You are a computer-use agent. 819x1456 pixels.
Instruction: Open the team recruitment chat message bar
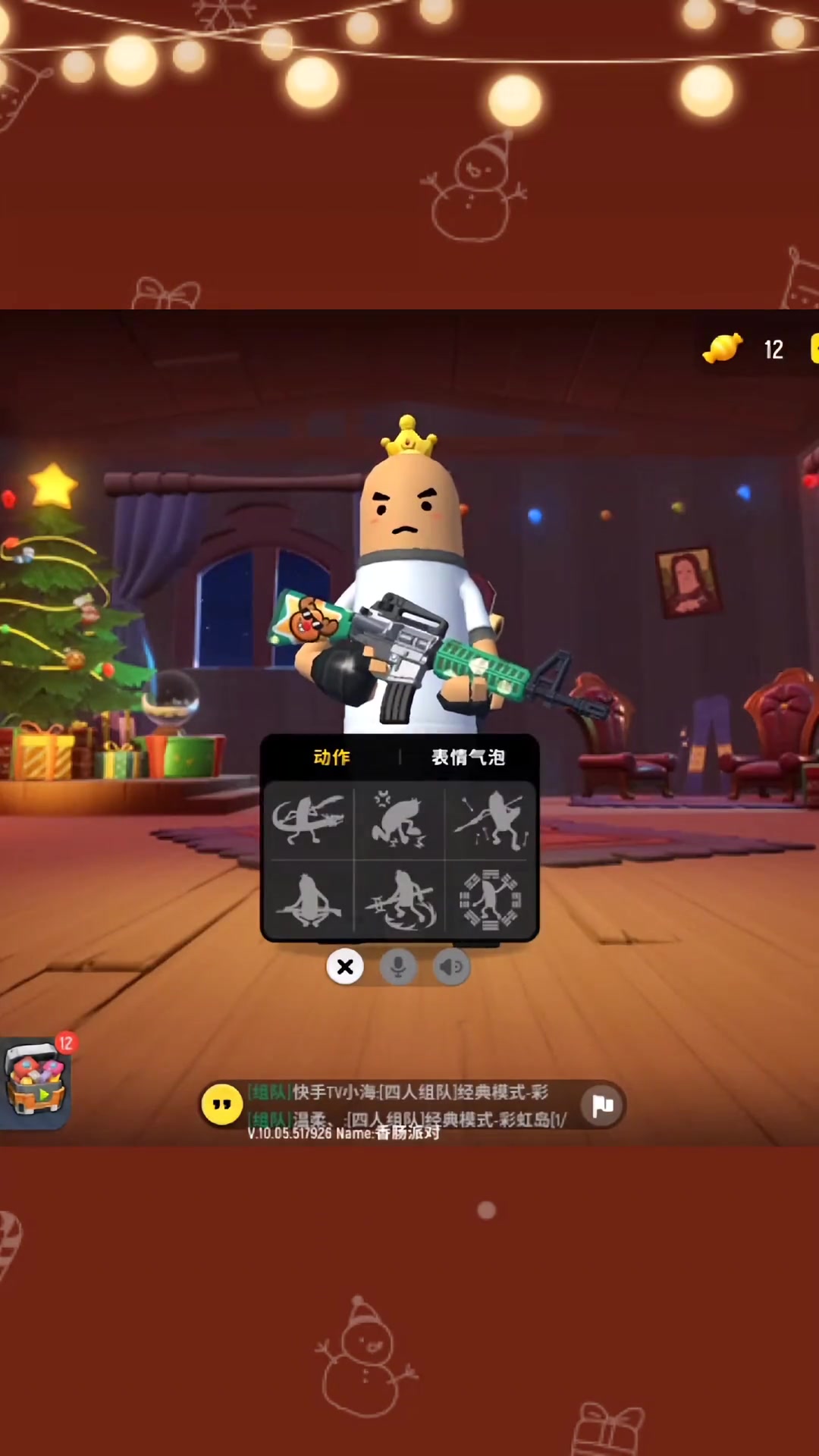click(x=409, y=1105)
